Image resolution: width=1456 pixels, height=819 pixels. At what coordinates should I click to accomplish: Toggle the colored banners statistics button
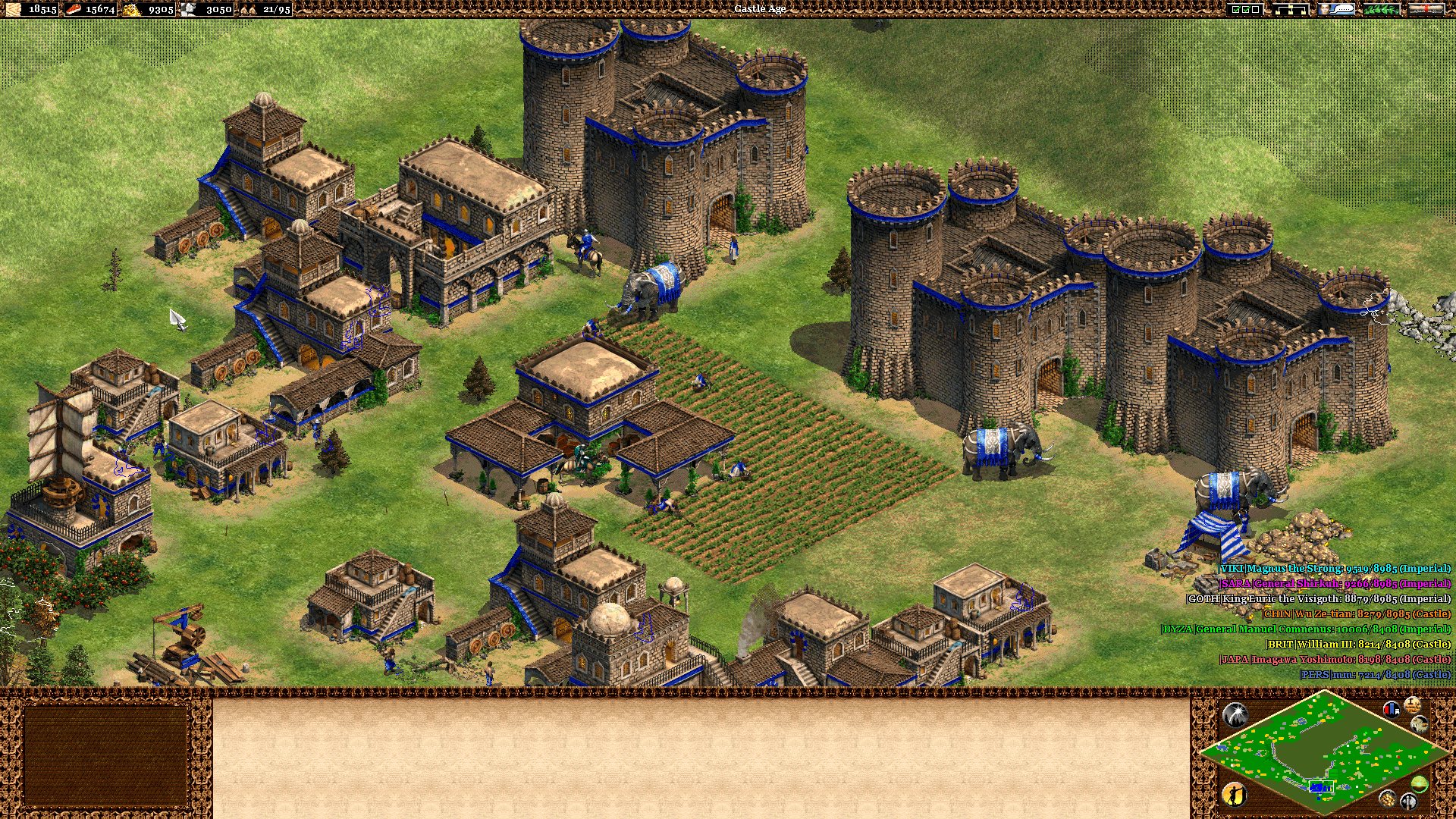pyautogui.click(x=1392, y=710)
